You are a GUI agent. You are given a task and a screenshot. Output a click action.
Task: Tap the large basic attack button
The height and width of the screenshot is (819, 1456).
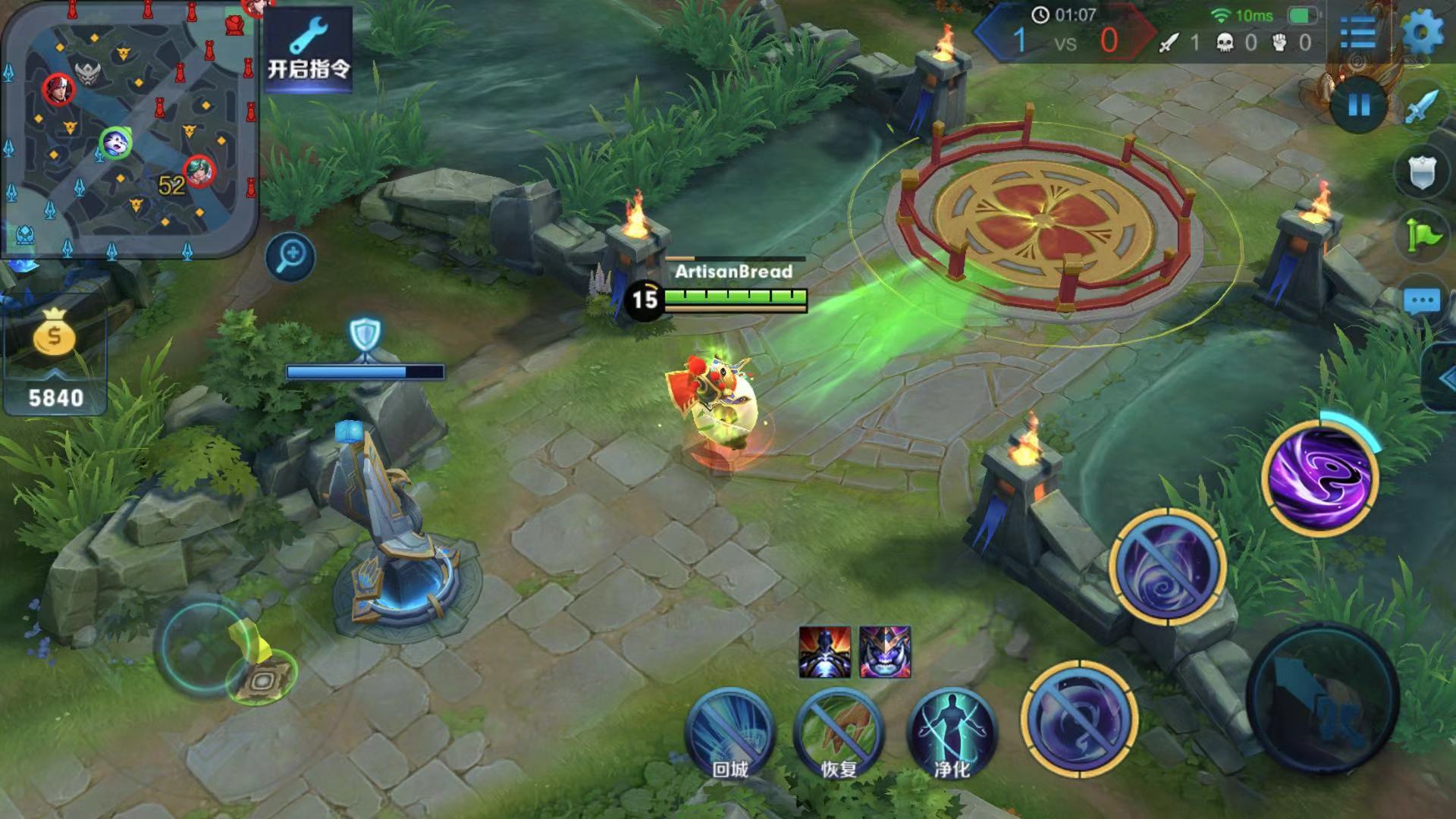(x=1323, y=699)
